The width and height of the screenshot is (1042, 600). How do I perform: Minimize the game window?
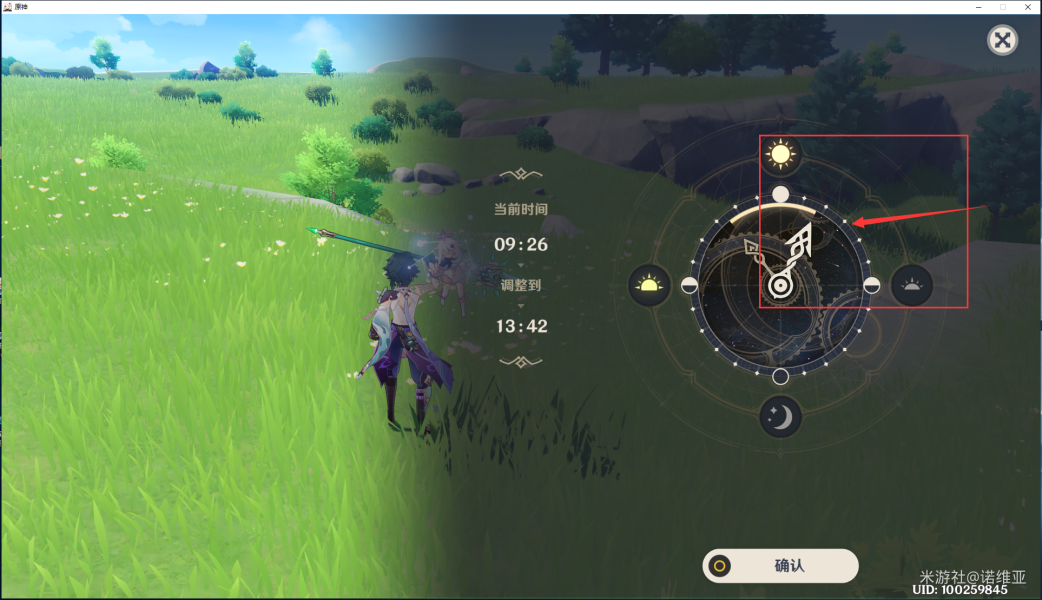[979, 7]
